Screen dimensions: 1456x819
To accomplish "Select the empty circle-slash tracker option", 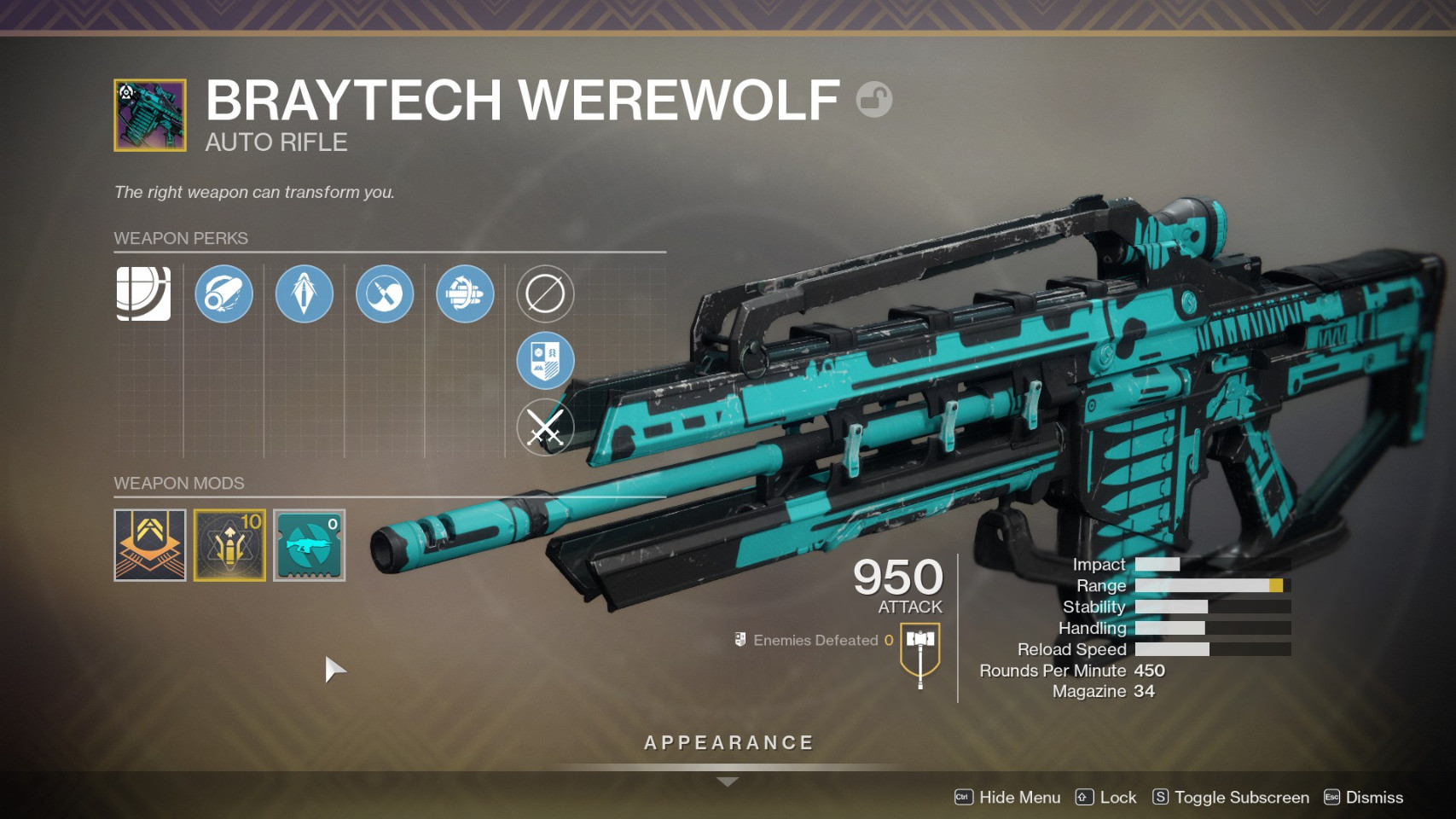I will pos(545,293).
